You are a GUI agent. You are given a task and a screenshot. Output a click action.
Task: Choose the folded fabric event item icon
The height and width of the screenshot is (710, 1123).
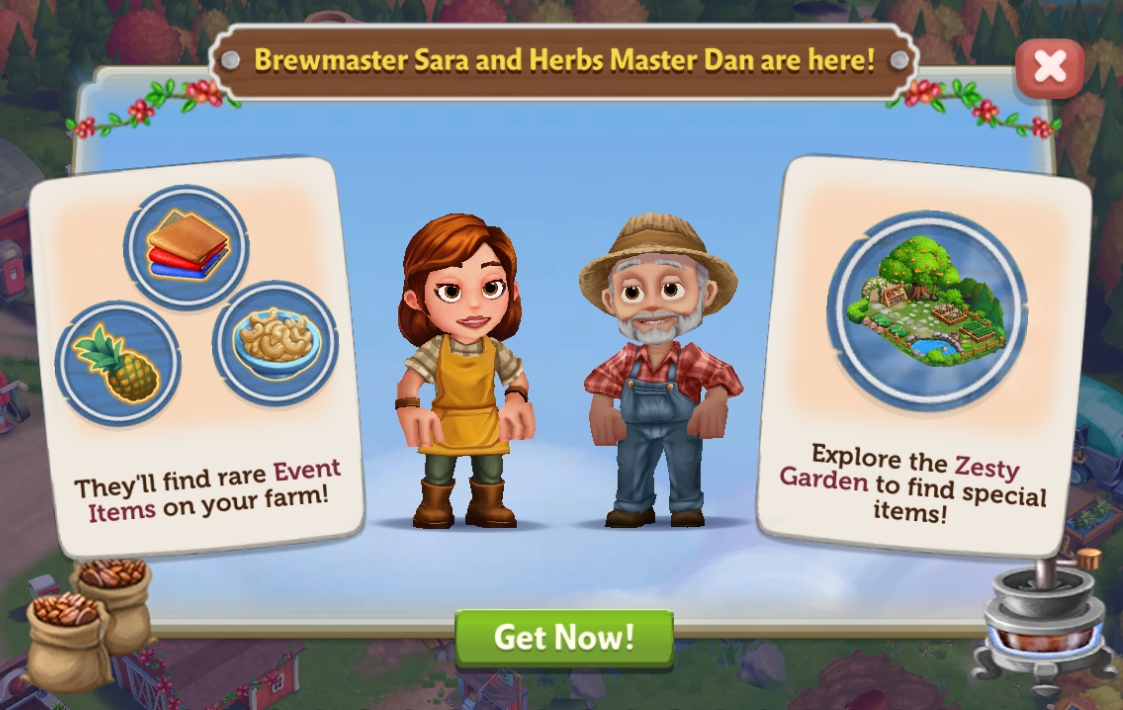(187, 245)
